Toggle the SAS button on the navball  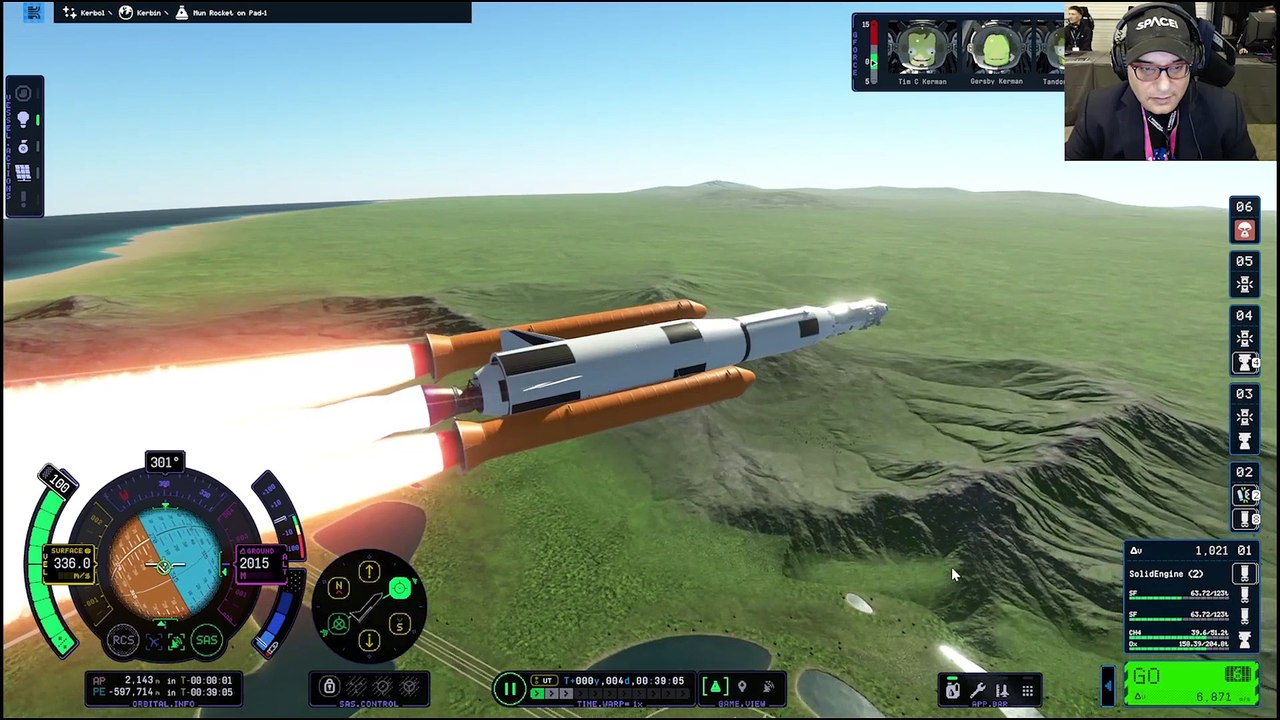[206, 641]
